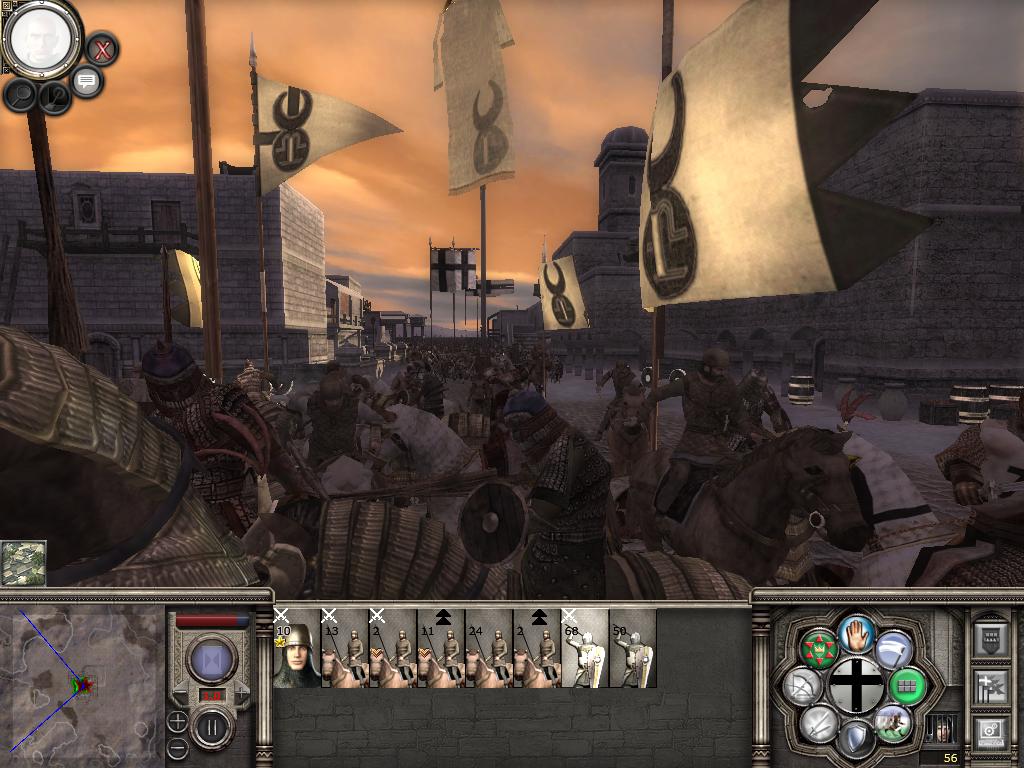Select the 50-man infantry unit card
1024x768 pixels.
coord(633,648)
